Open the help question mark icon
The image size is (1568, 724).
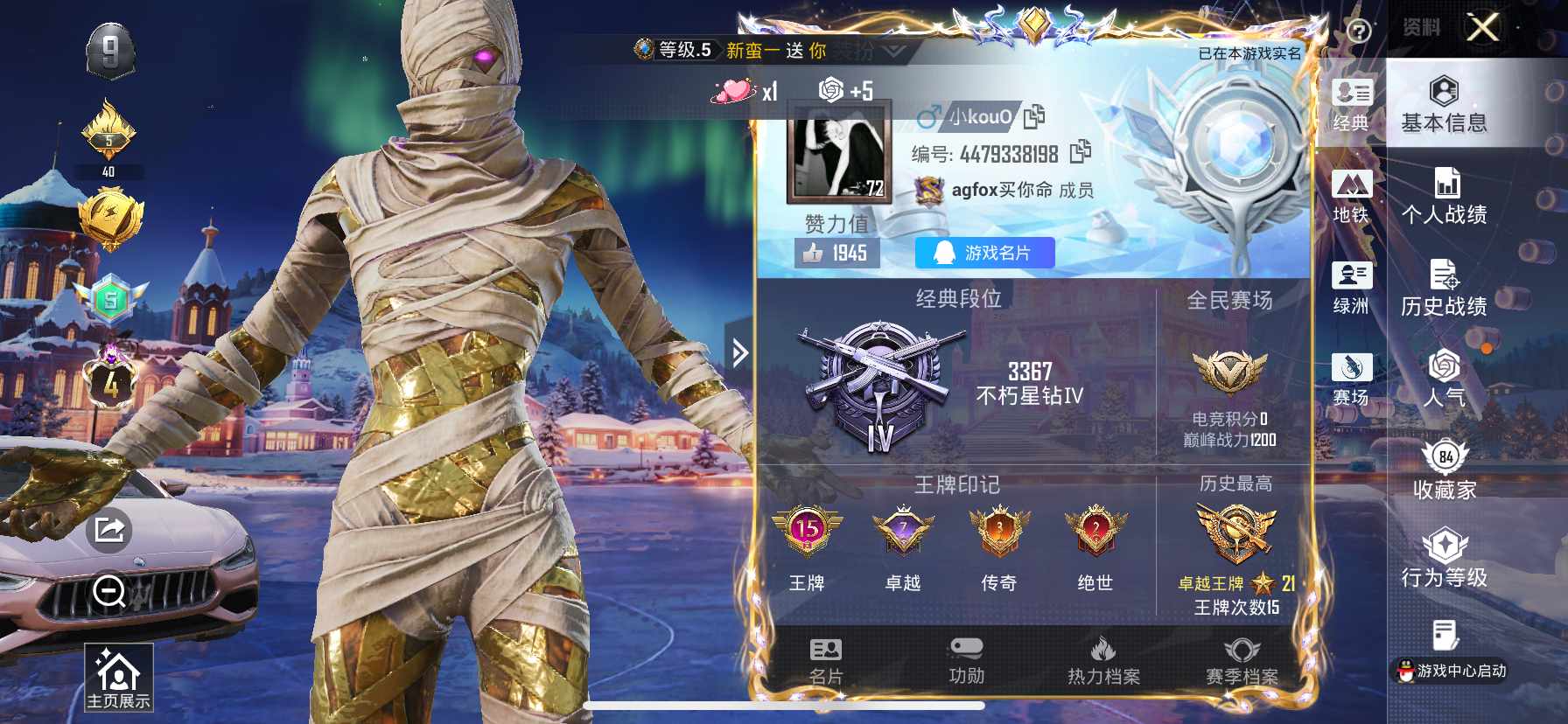click(1357, 31)
